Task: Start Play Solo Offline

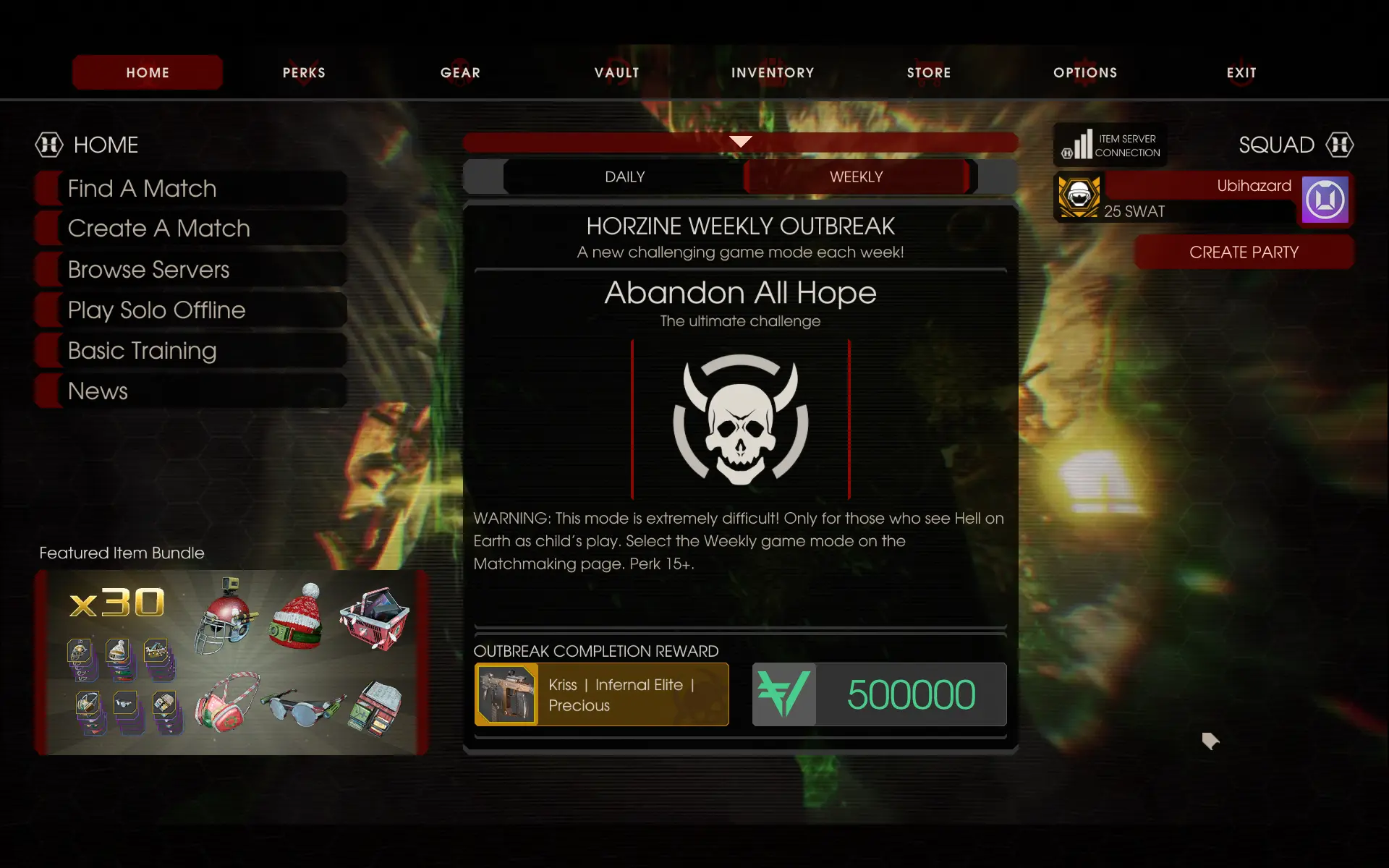Action: point(192,310)
